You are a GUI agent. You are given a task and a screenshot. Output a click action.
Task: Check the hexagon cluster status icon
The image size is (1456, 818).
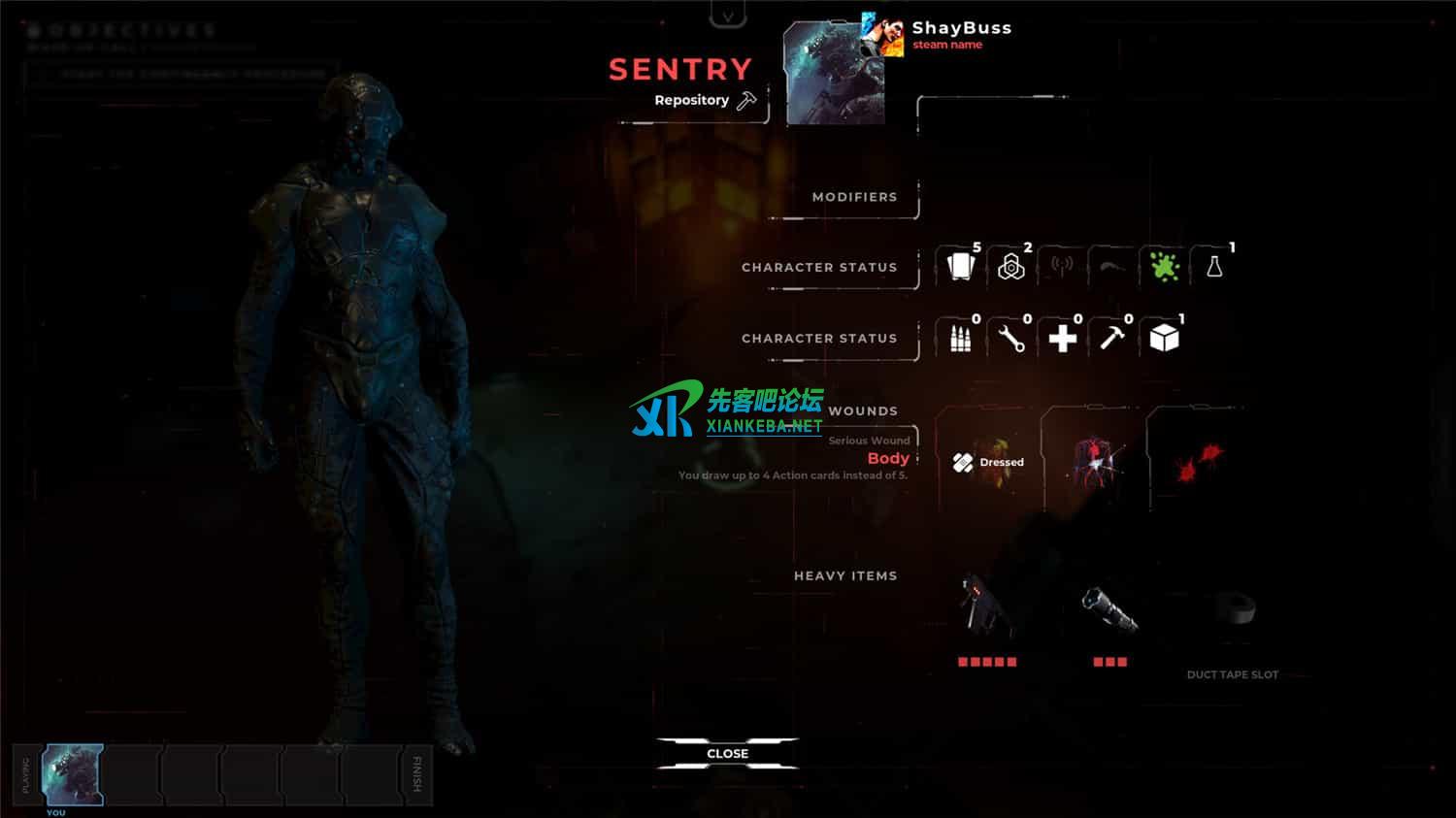[1011, 267]
